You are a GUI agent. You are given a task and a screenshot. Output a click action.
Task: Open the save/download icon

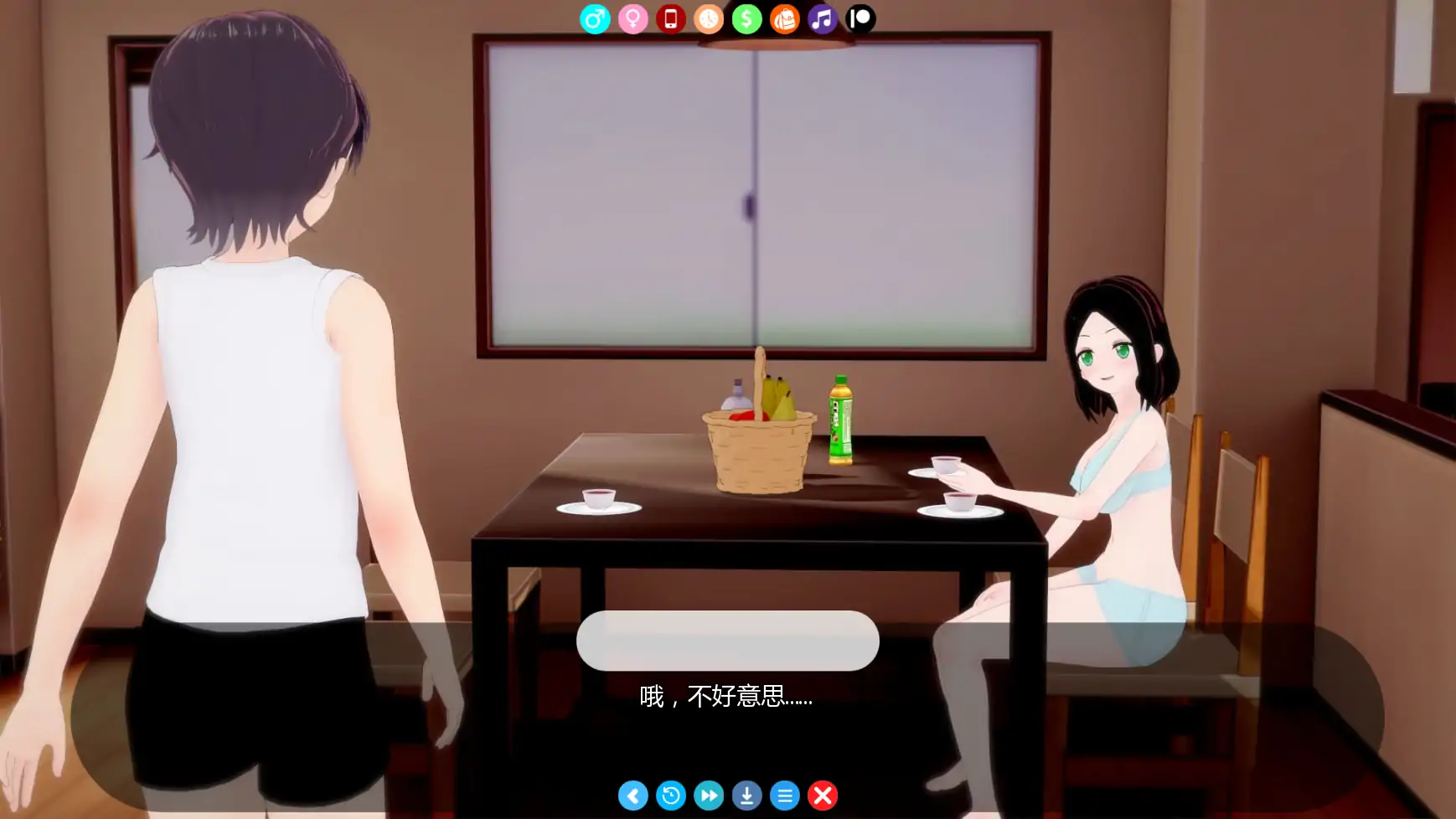[746, 796]
